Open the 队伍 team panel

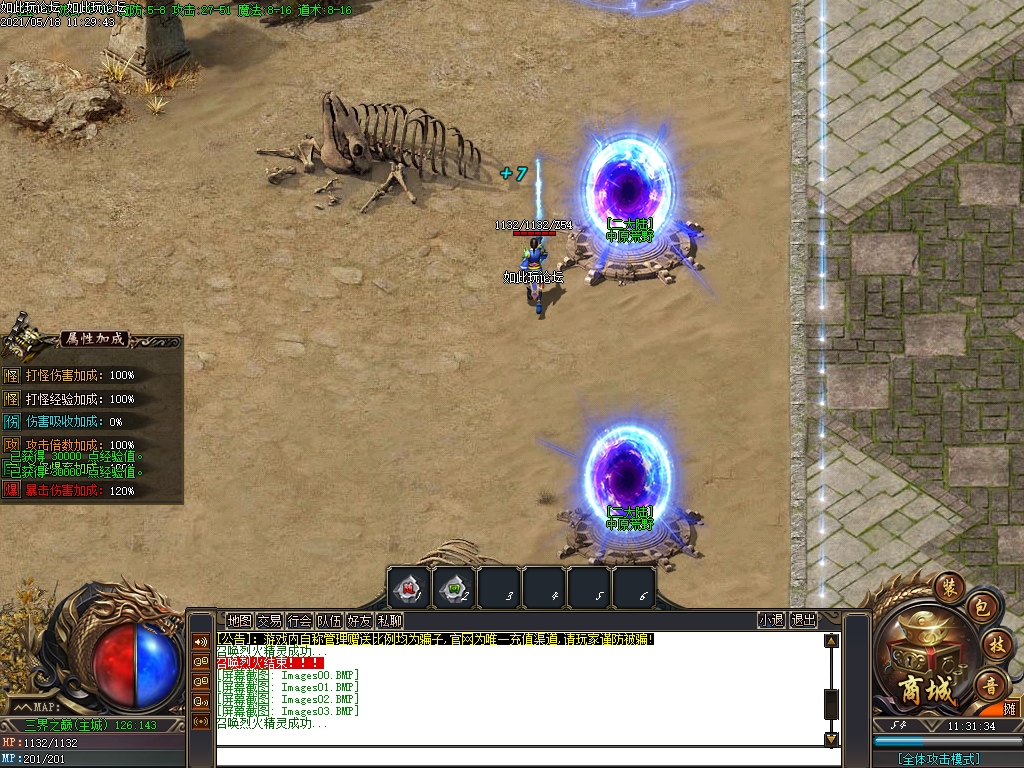(329, 620)
